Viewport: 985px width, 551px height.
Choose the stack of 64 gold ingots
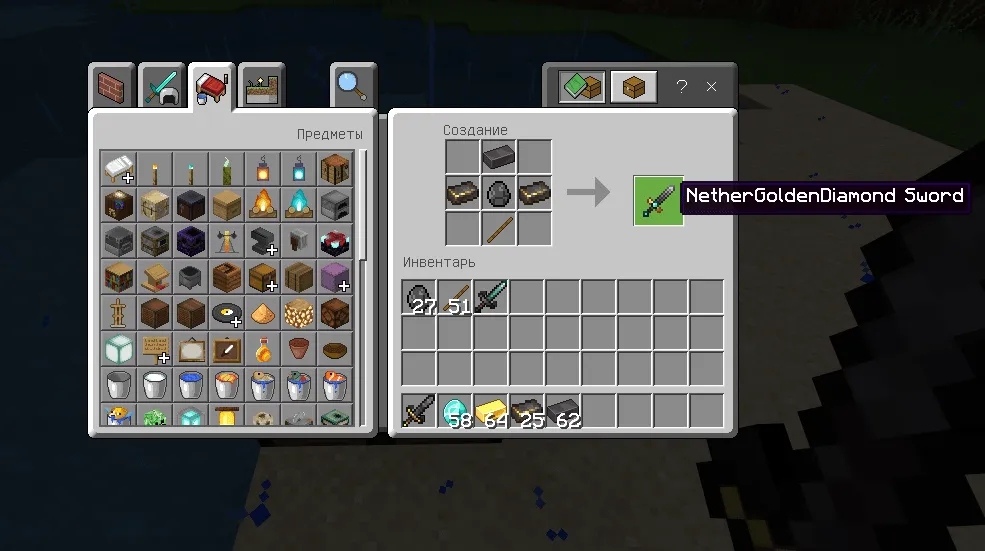[x=492, y=411]
